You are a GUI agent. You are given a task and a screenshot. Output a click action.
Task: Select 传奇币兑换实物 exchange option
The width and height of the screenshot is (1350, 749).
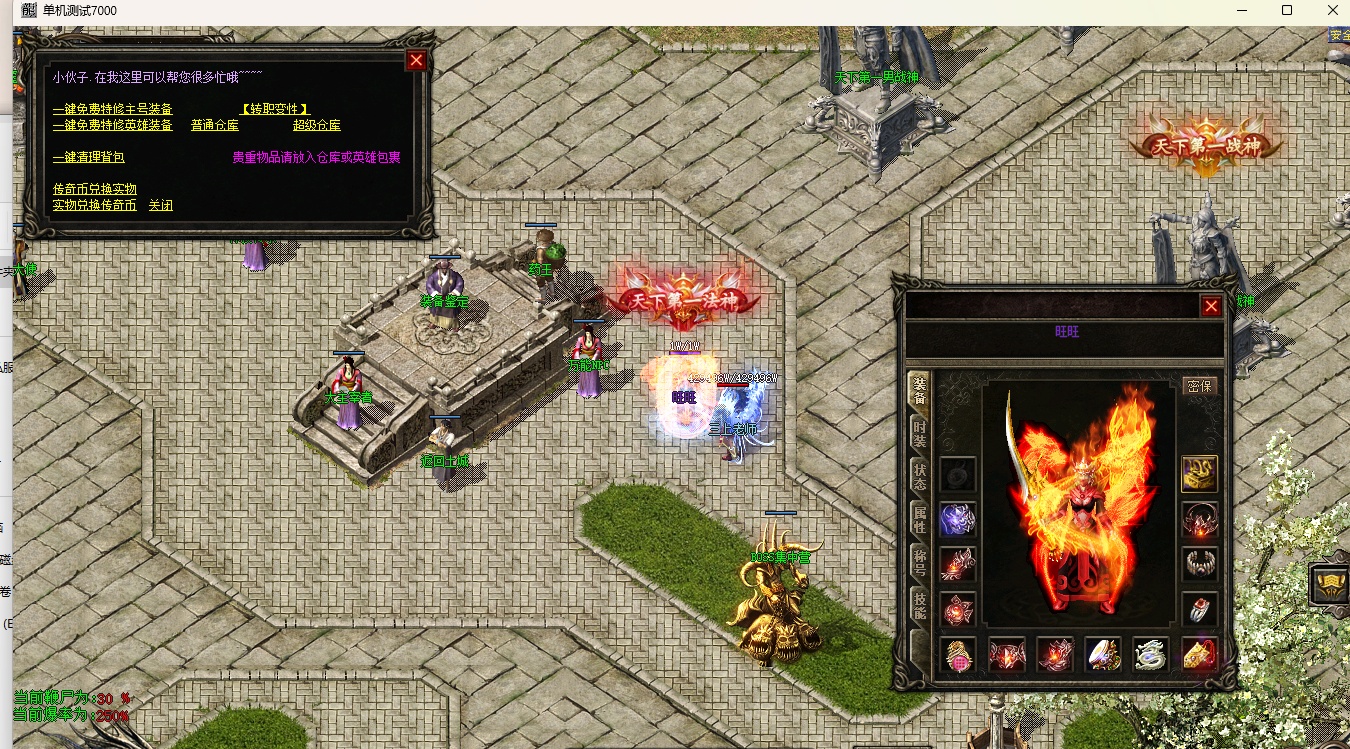tap(94, 189)
